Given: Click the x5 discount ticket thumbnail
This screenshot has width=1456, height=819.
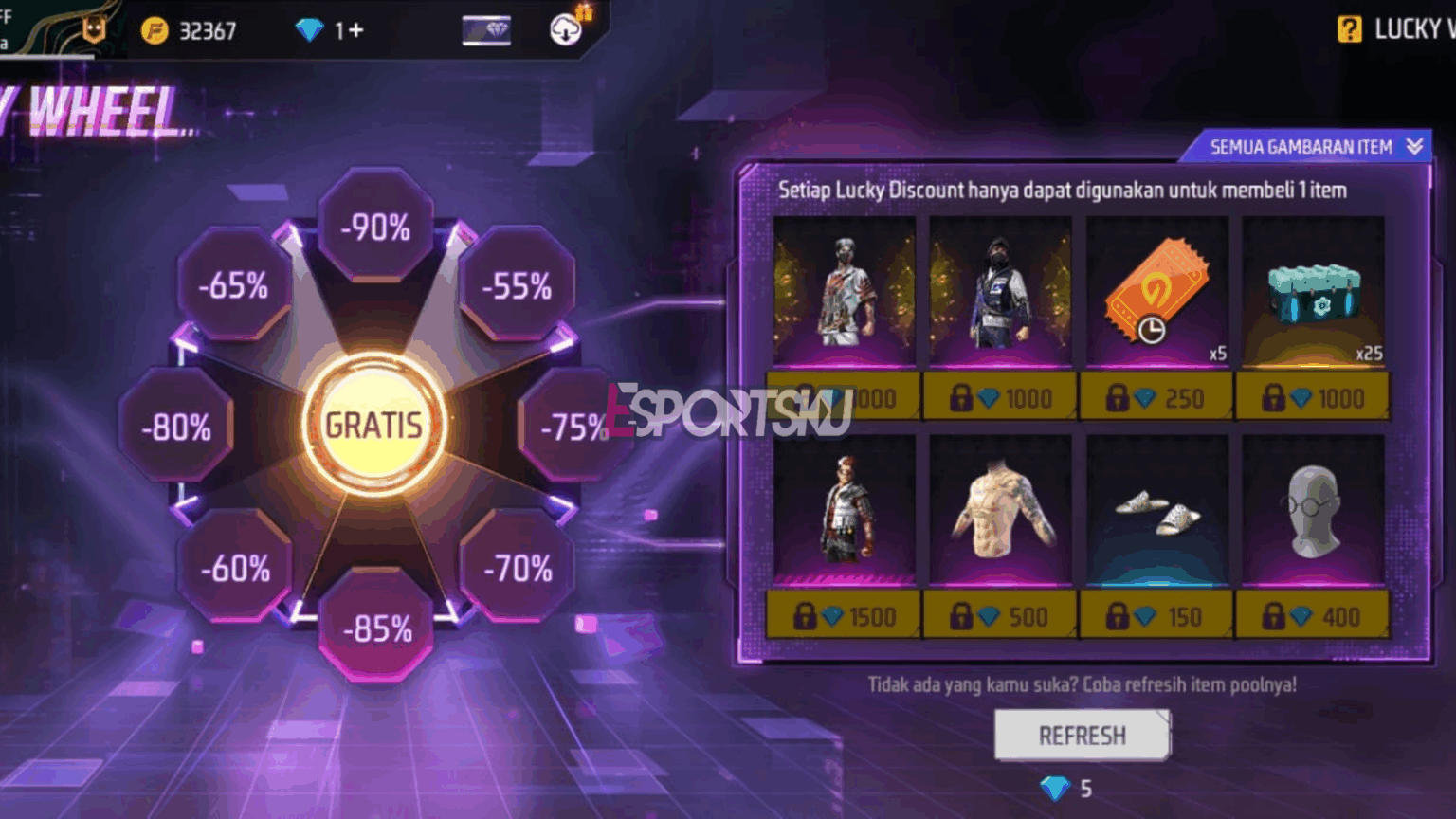Looking at the screenshot, I should click(x=1156, y=289).
